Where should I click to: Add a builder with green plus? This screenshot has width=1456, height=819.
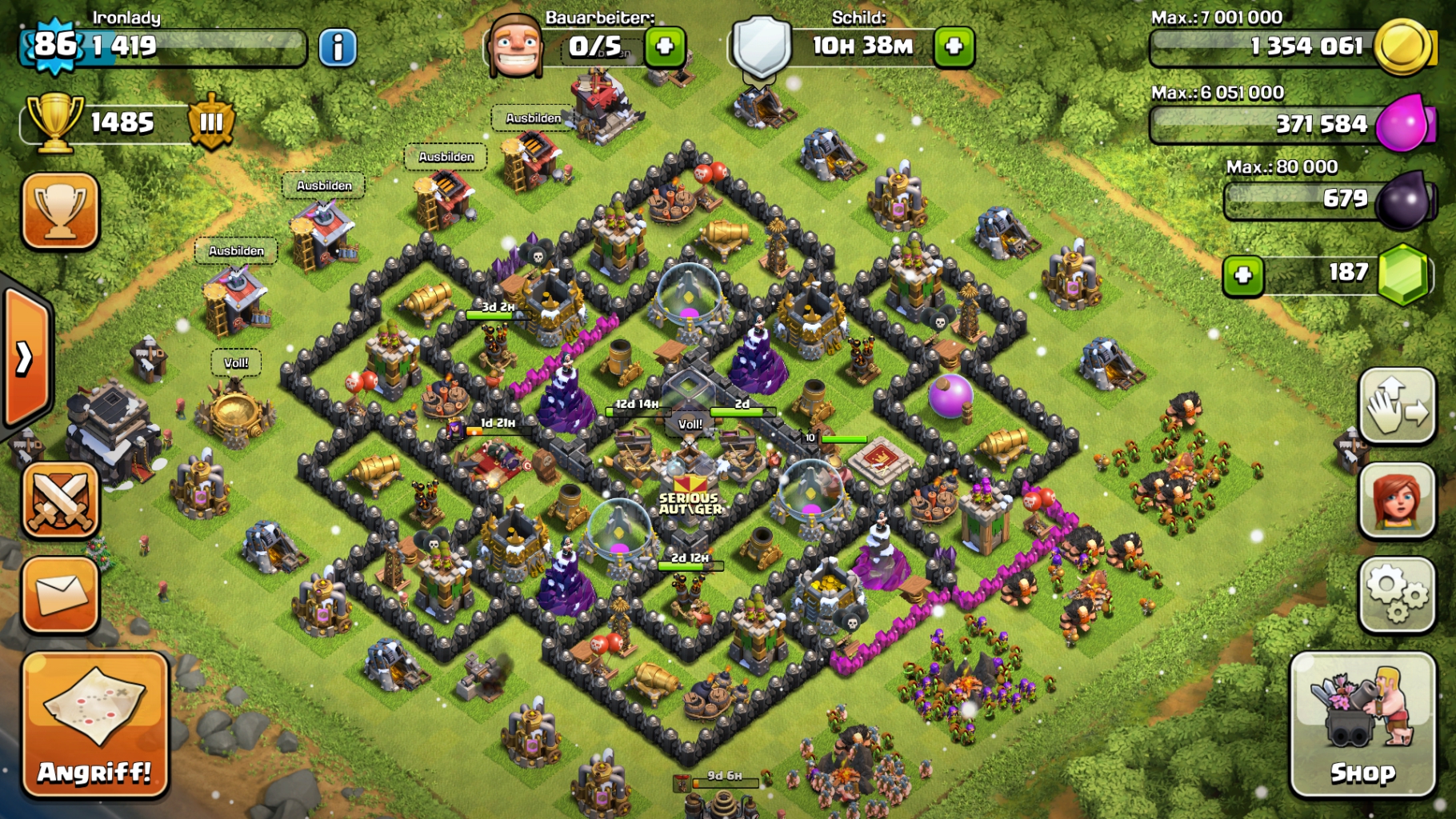click(x=665, y=46)
